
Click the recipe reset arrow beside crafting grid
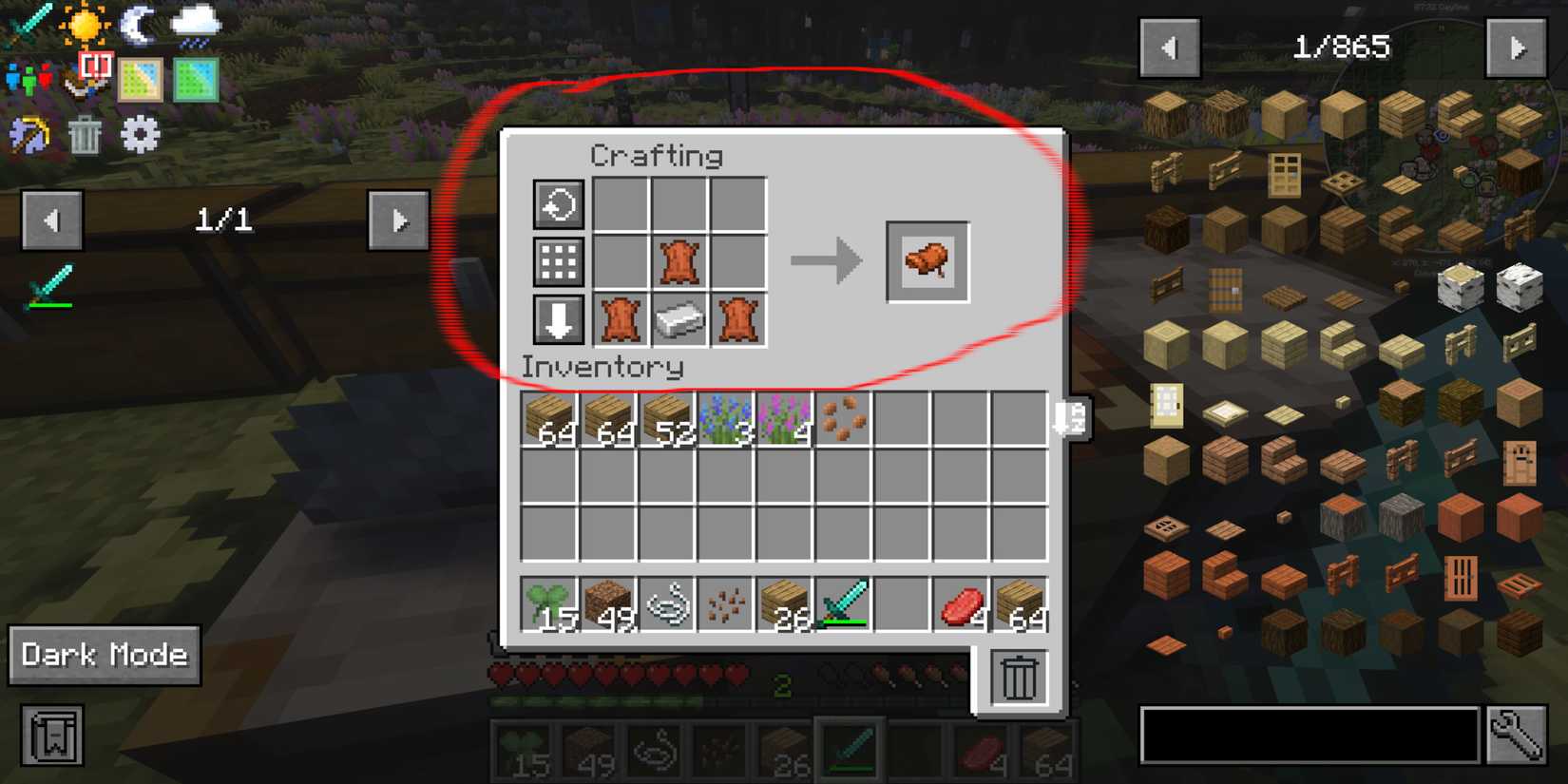558,204
